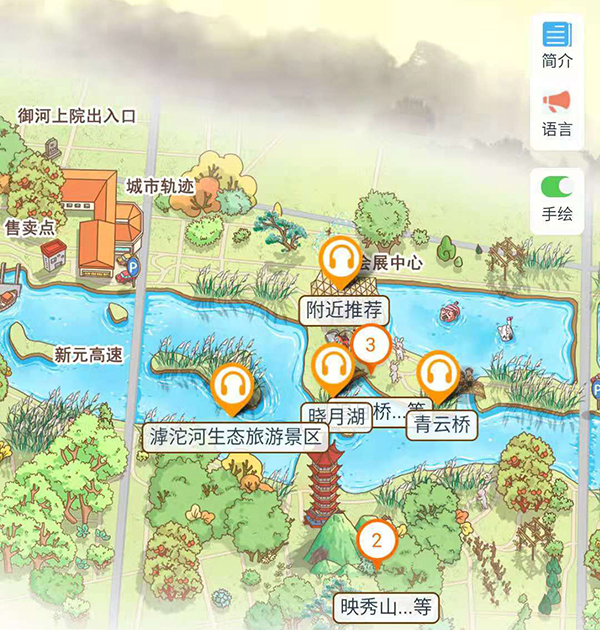Image resolution: width=600 pixels, height=630 pixels.
Task: Open the 语言 language selector
Action: coord(557,112)
